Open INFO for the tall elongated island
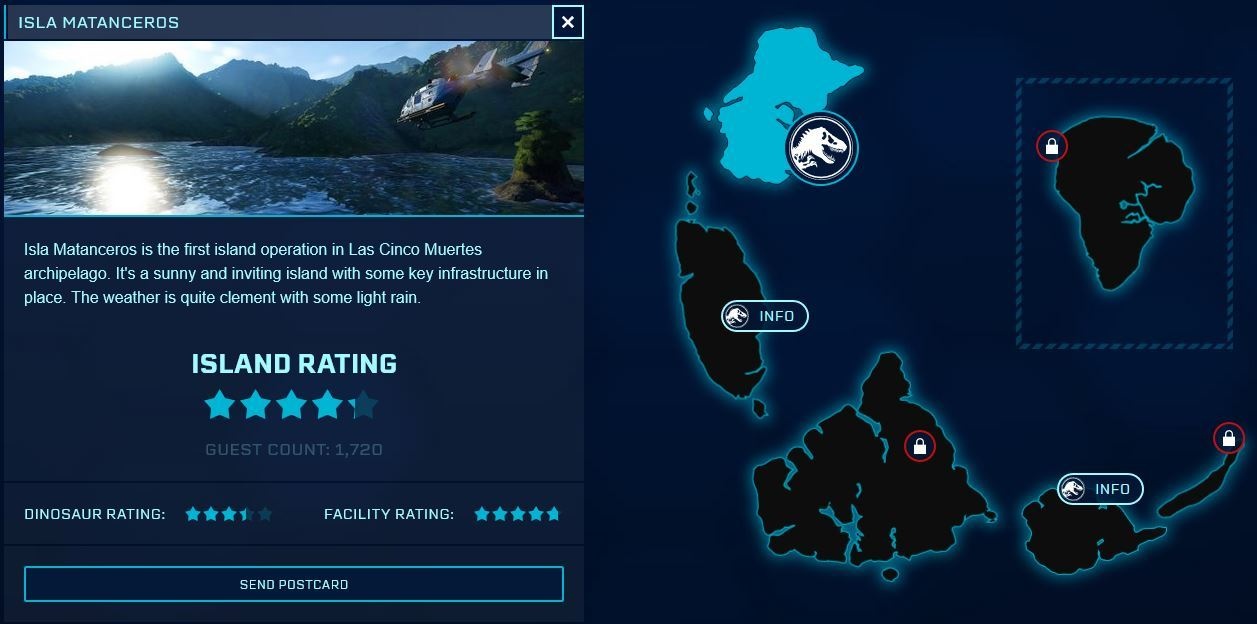This screenshot has height=624, width=1257. pos(765,316)
